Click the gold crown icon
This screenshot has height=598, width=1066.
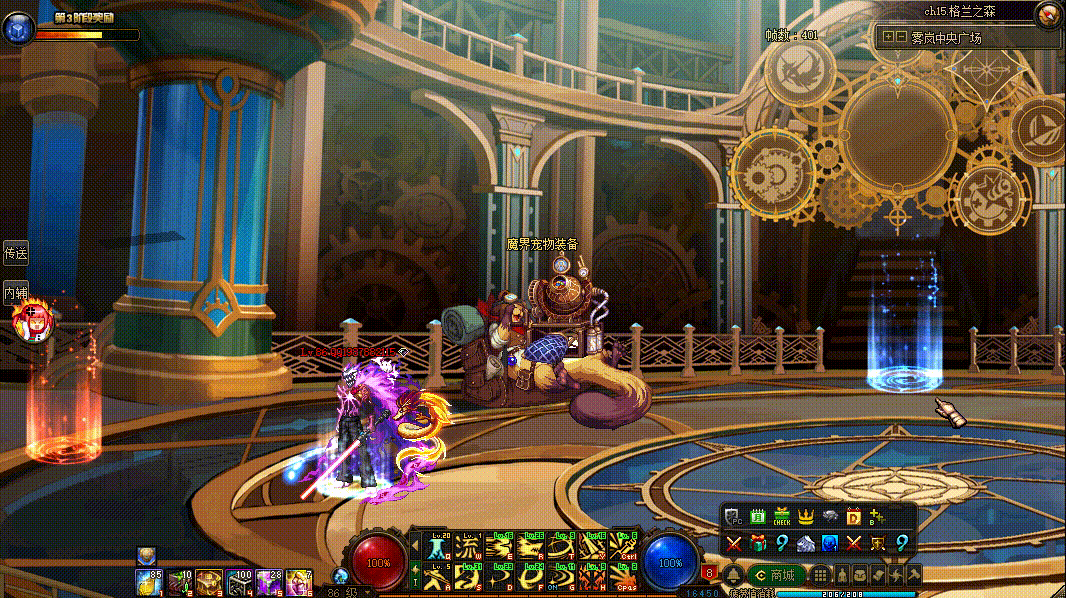point(806,516)
